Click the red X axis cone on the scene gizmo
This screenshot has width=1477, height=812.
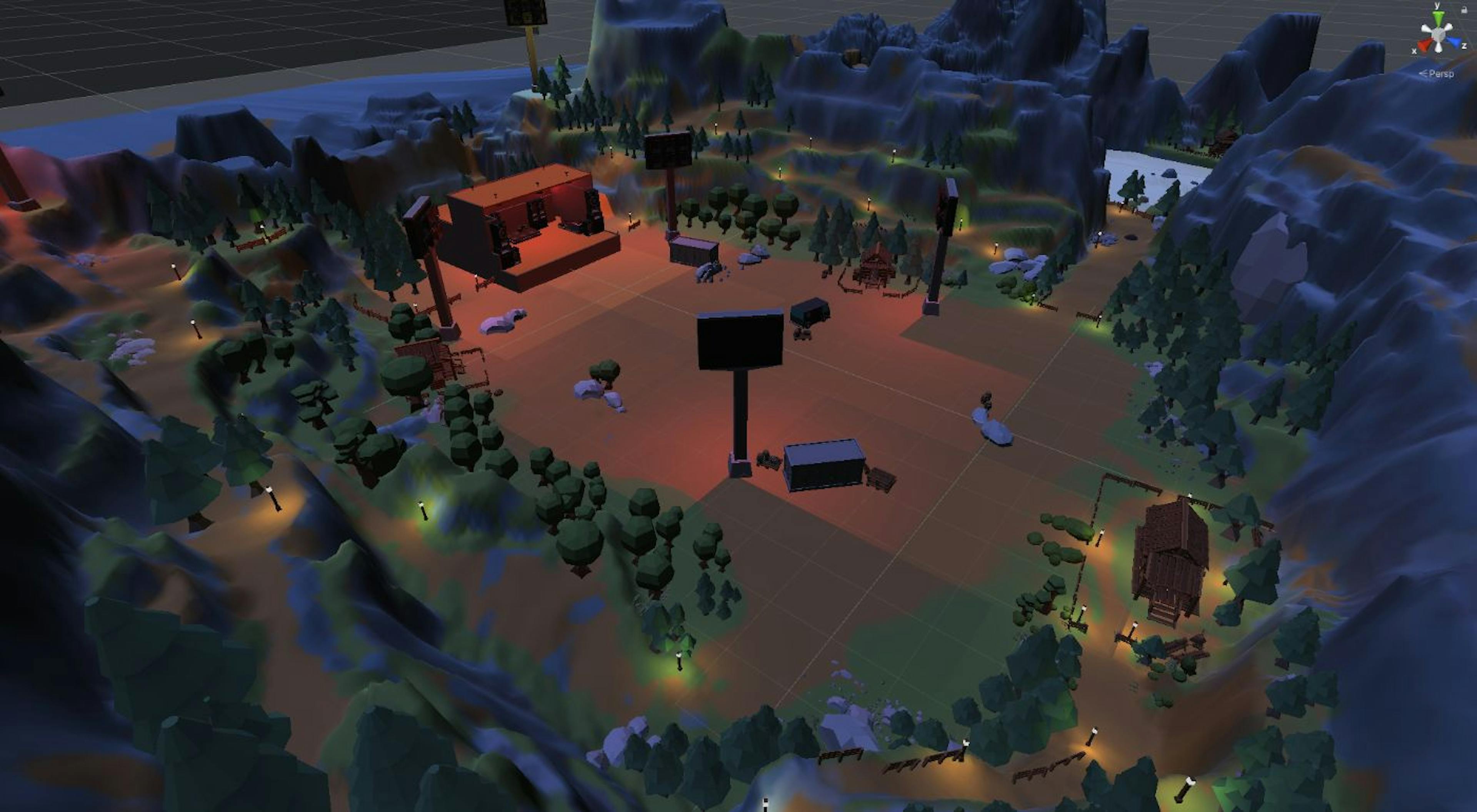(x=1424, y=45)
